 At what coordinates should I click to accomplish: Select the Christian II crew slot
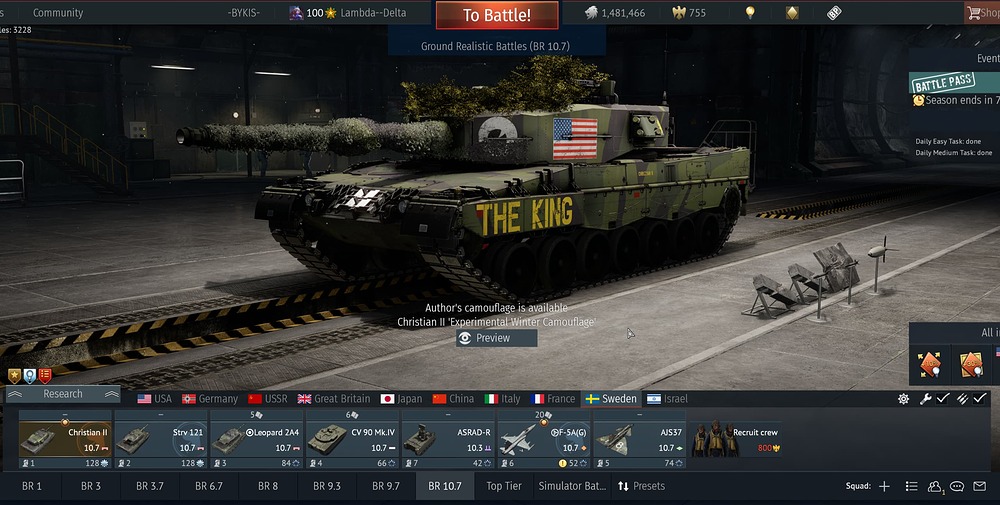pyautogui.click(x=64, y=440)
